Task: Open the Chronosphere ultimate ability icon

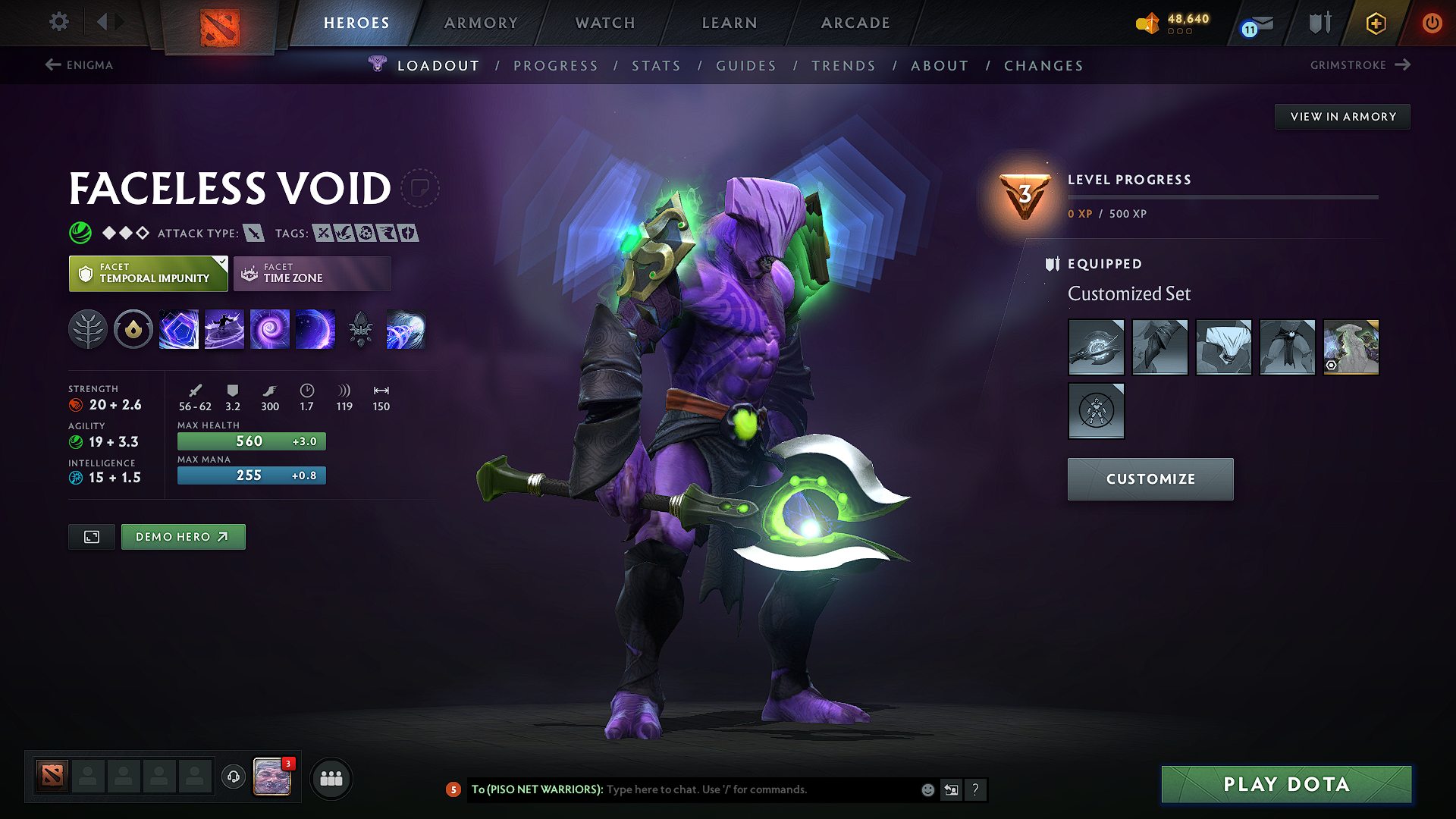Action: (x=406, y=328)
